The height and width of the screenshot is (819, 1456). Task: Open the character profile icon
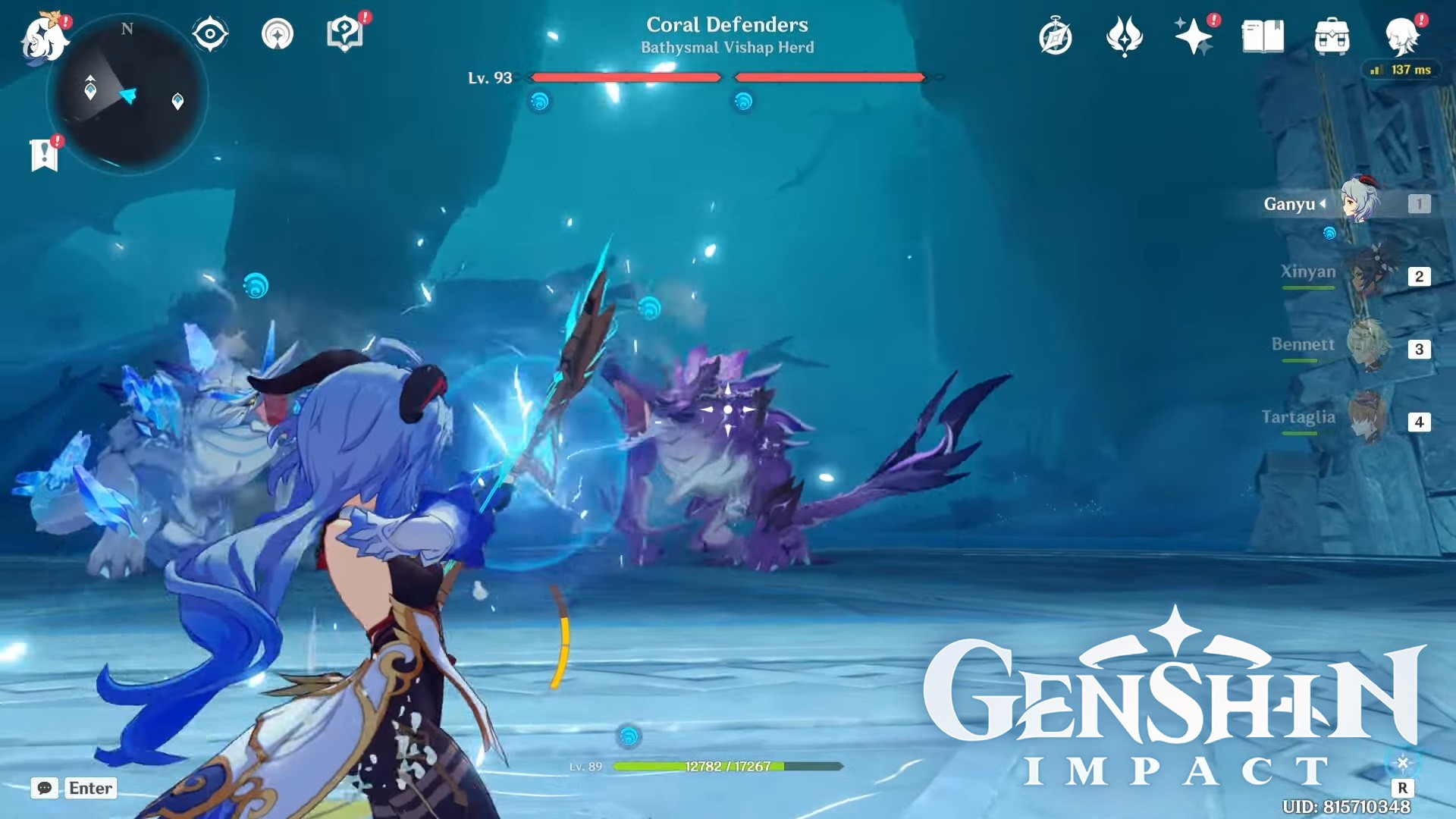(1401, 36)
